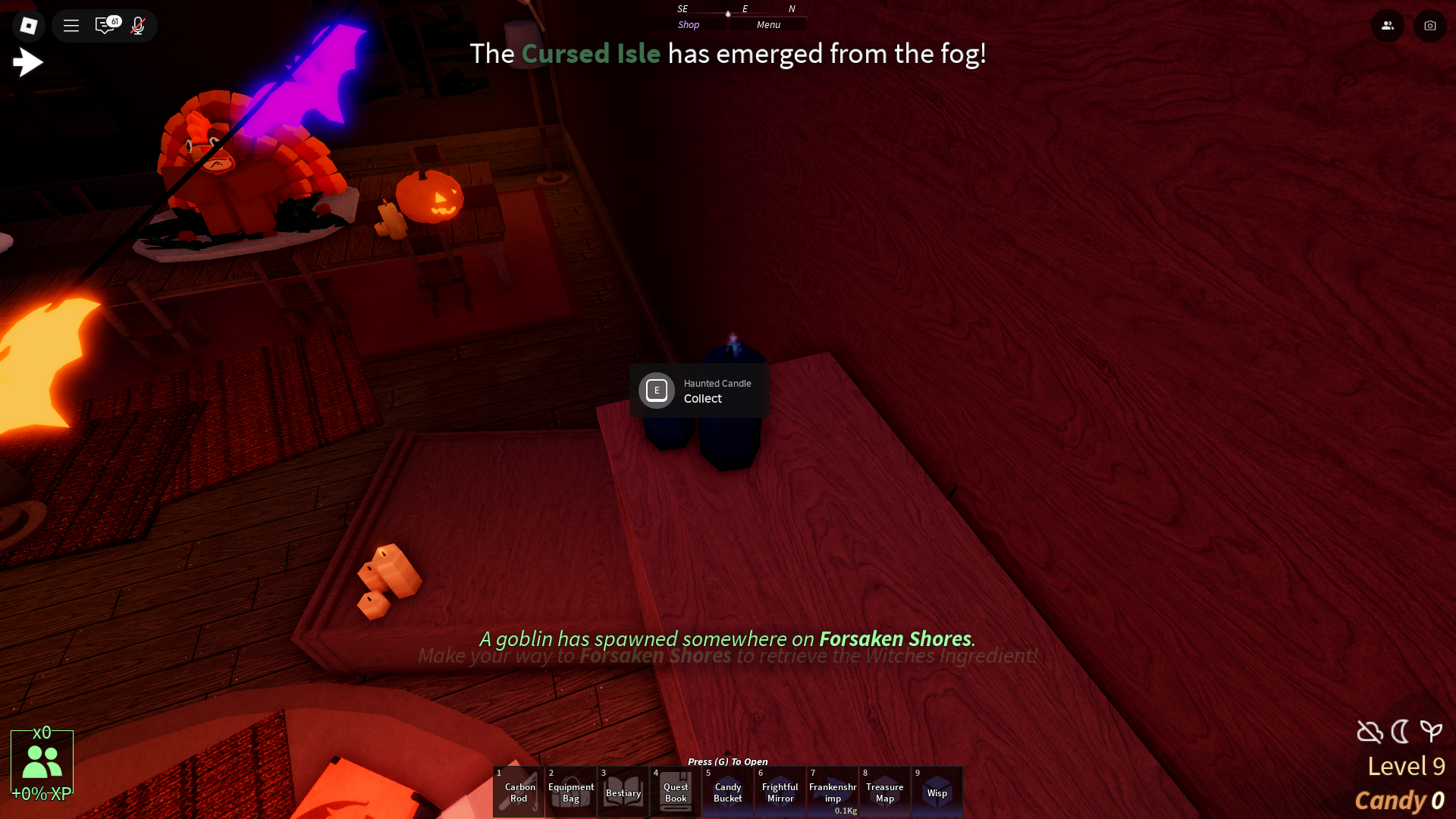The image size is (1456, 819).
Task: Click the party members XP icon
Action: click(x=42, y=762)
